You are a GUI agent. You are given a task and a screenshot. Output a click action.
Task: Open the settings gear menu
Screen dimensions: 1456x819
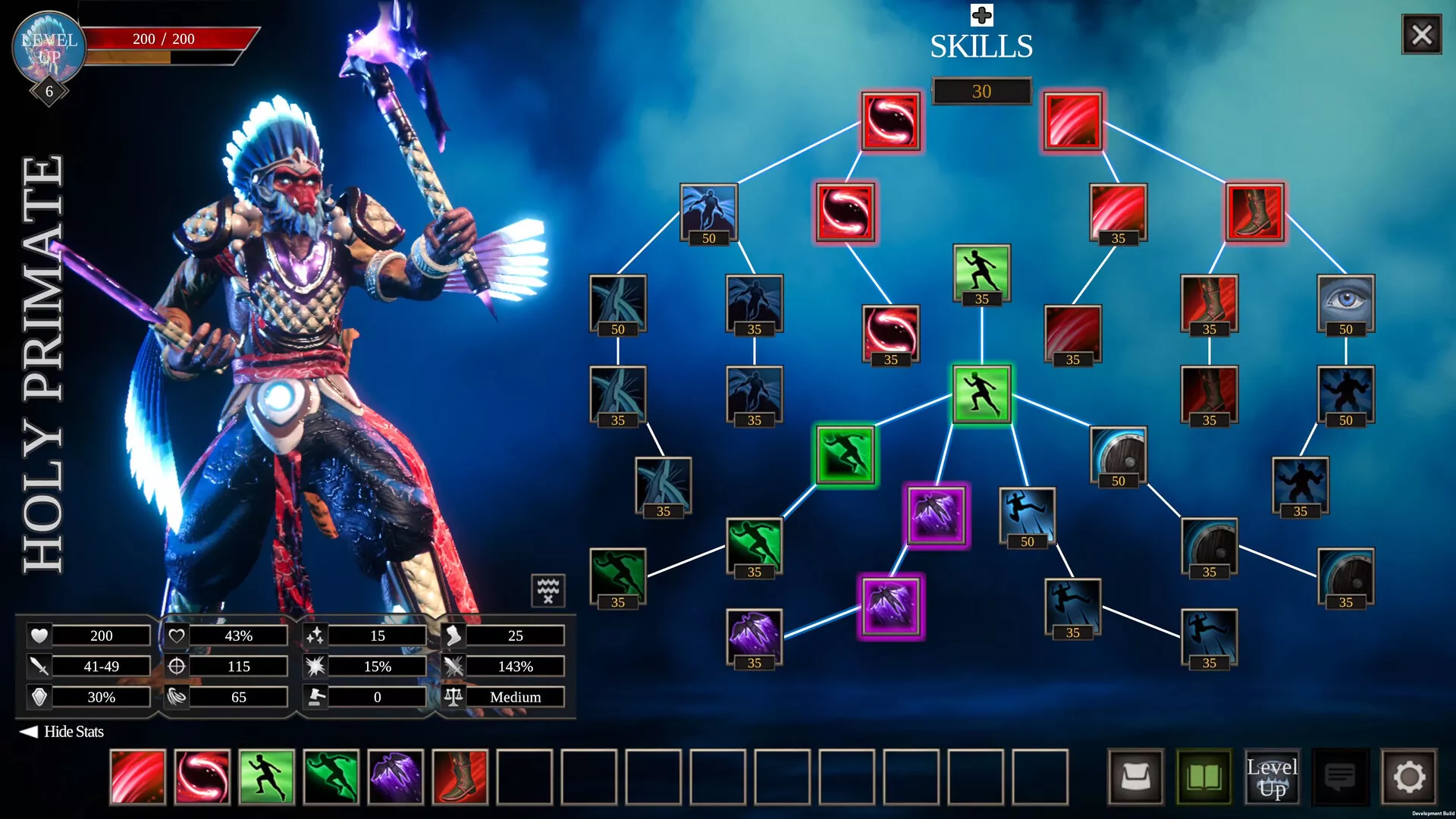point(1409,777)
